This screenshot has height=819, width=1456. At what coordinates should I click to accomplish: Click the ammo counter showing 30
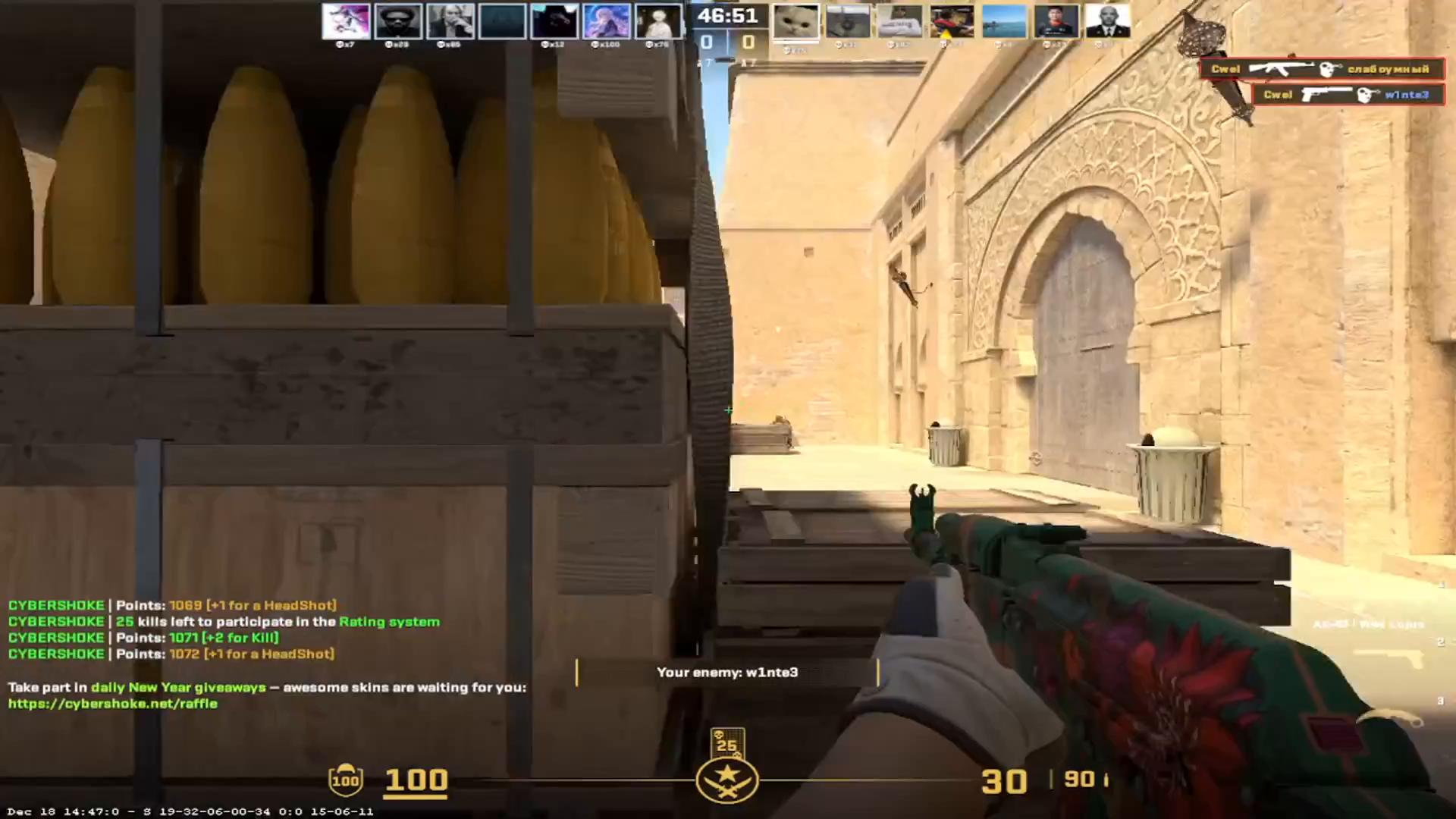(1005, 780)
